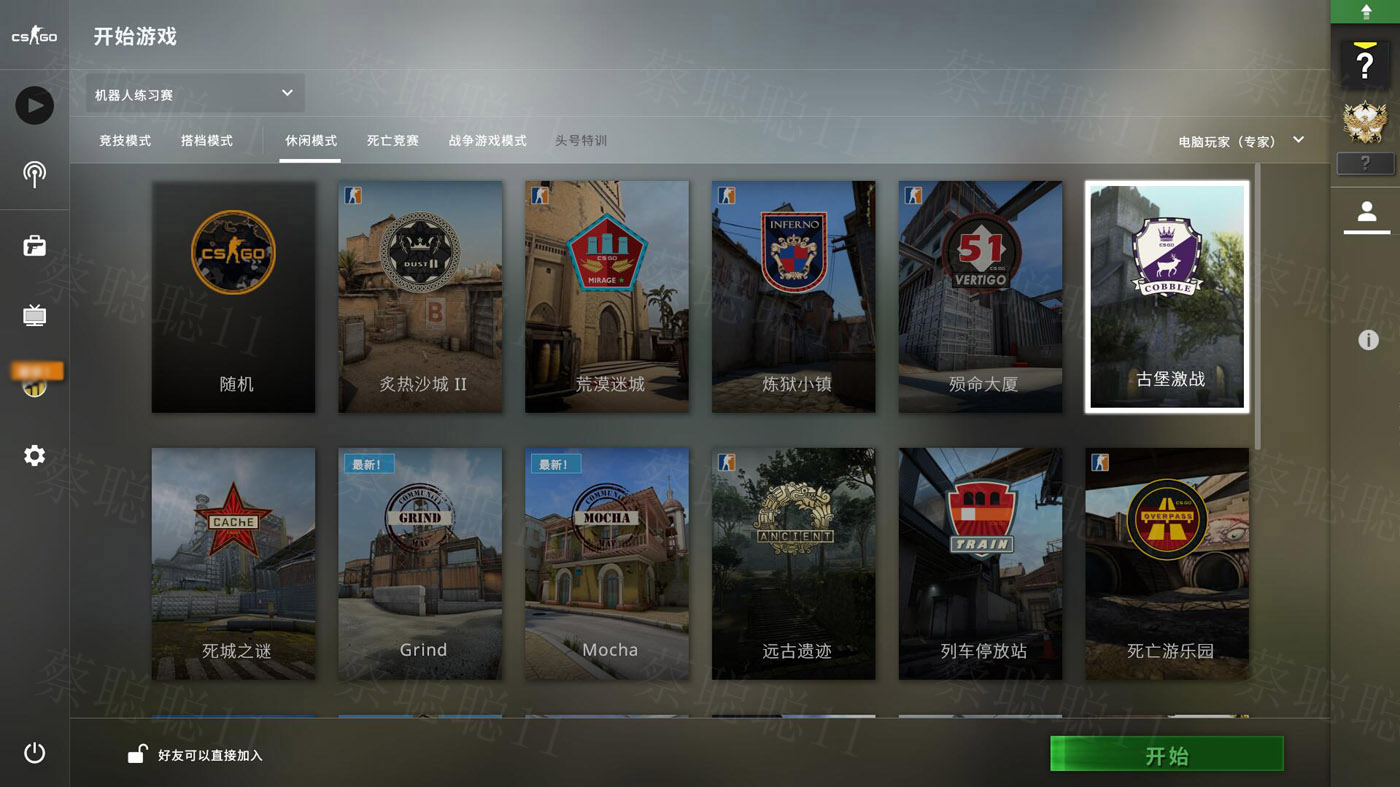
Task: Select the 随机 random map tile
Action: coord(233,296)
